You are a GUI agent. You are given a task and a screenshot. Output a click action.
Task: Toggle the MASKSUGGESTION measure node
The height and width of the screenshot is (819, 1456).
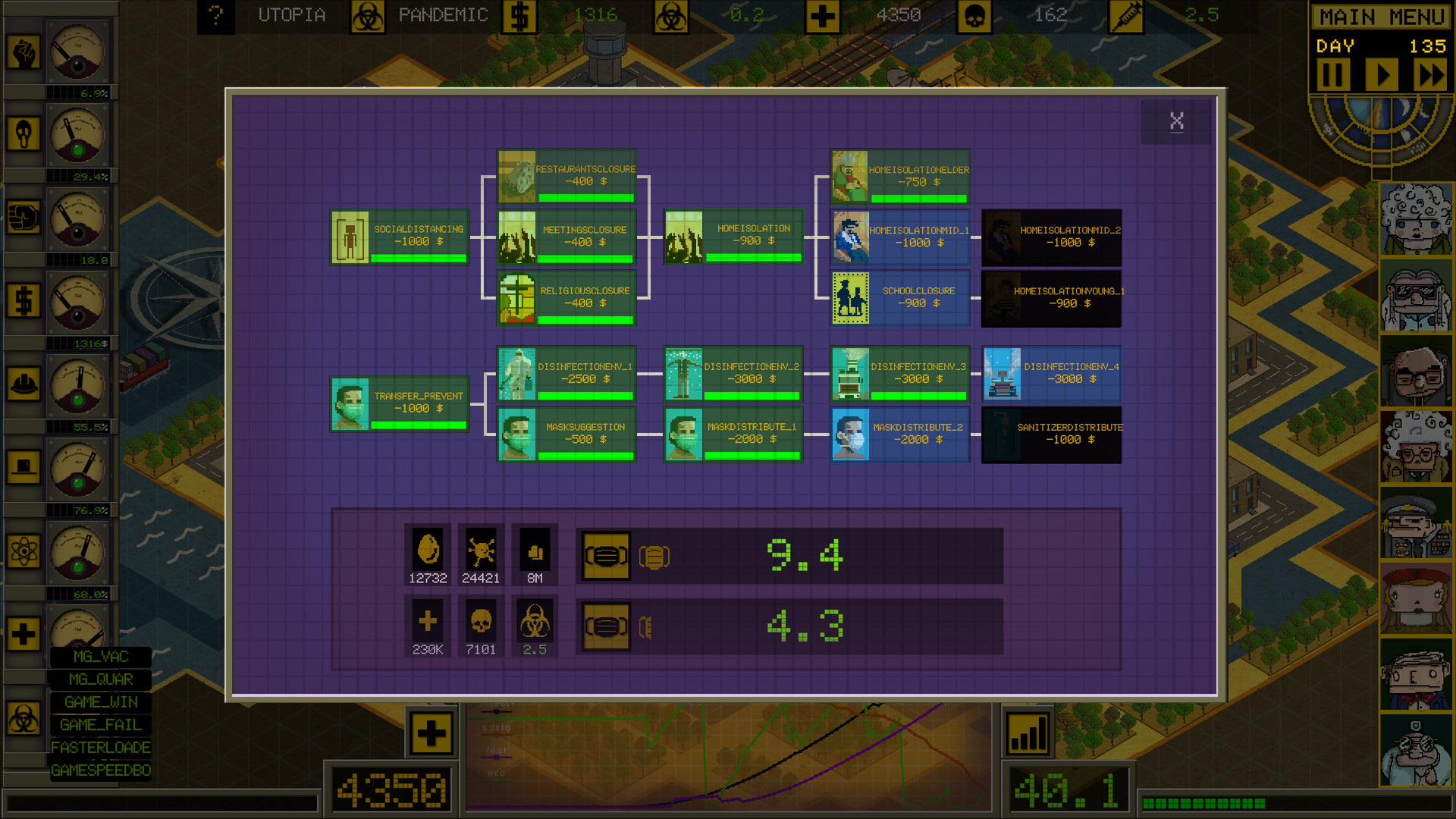coord(566,435)
